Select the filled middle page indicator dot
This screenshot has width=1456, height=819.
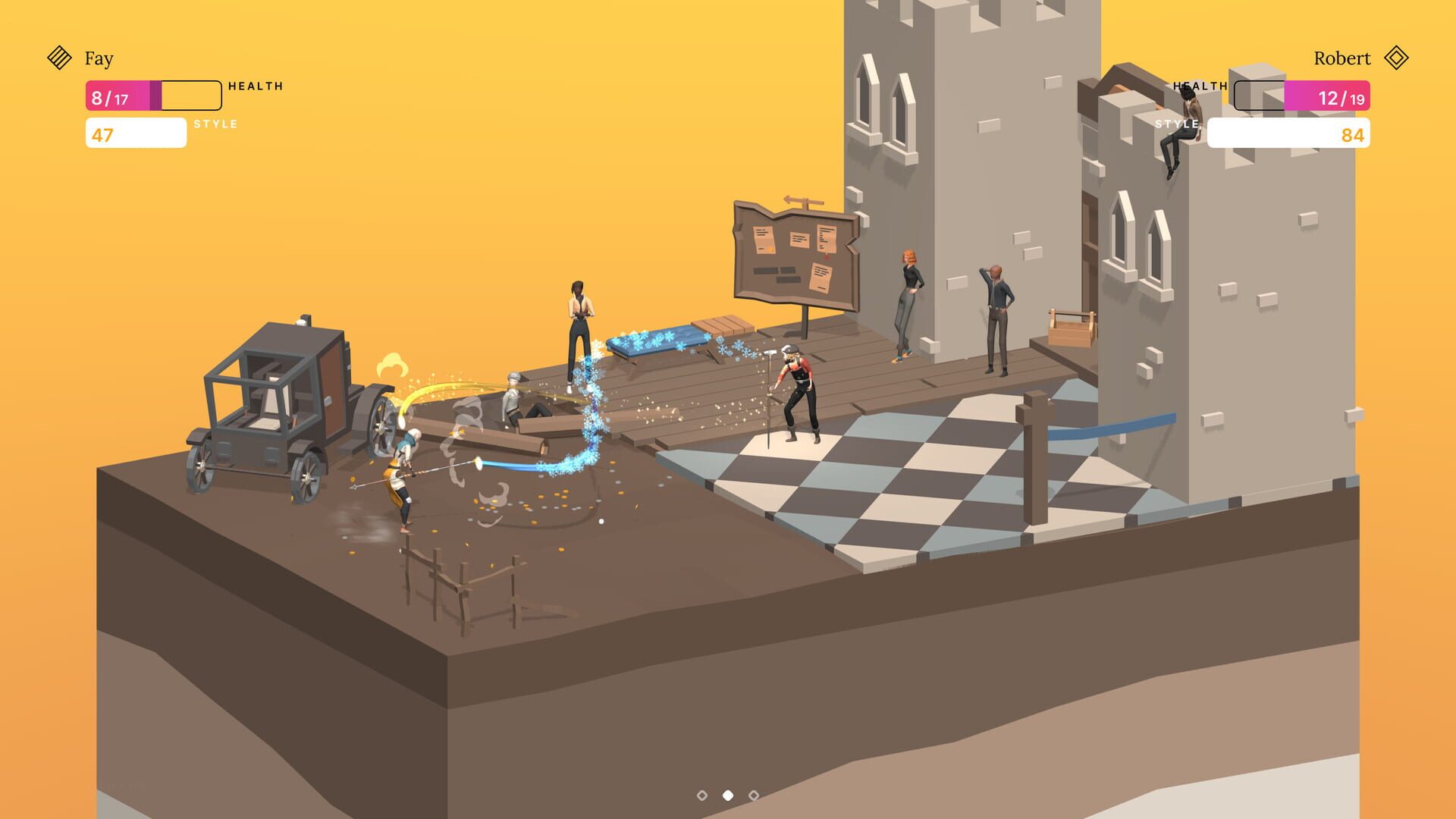pyautogui.click(x=727, y=795)
